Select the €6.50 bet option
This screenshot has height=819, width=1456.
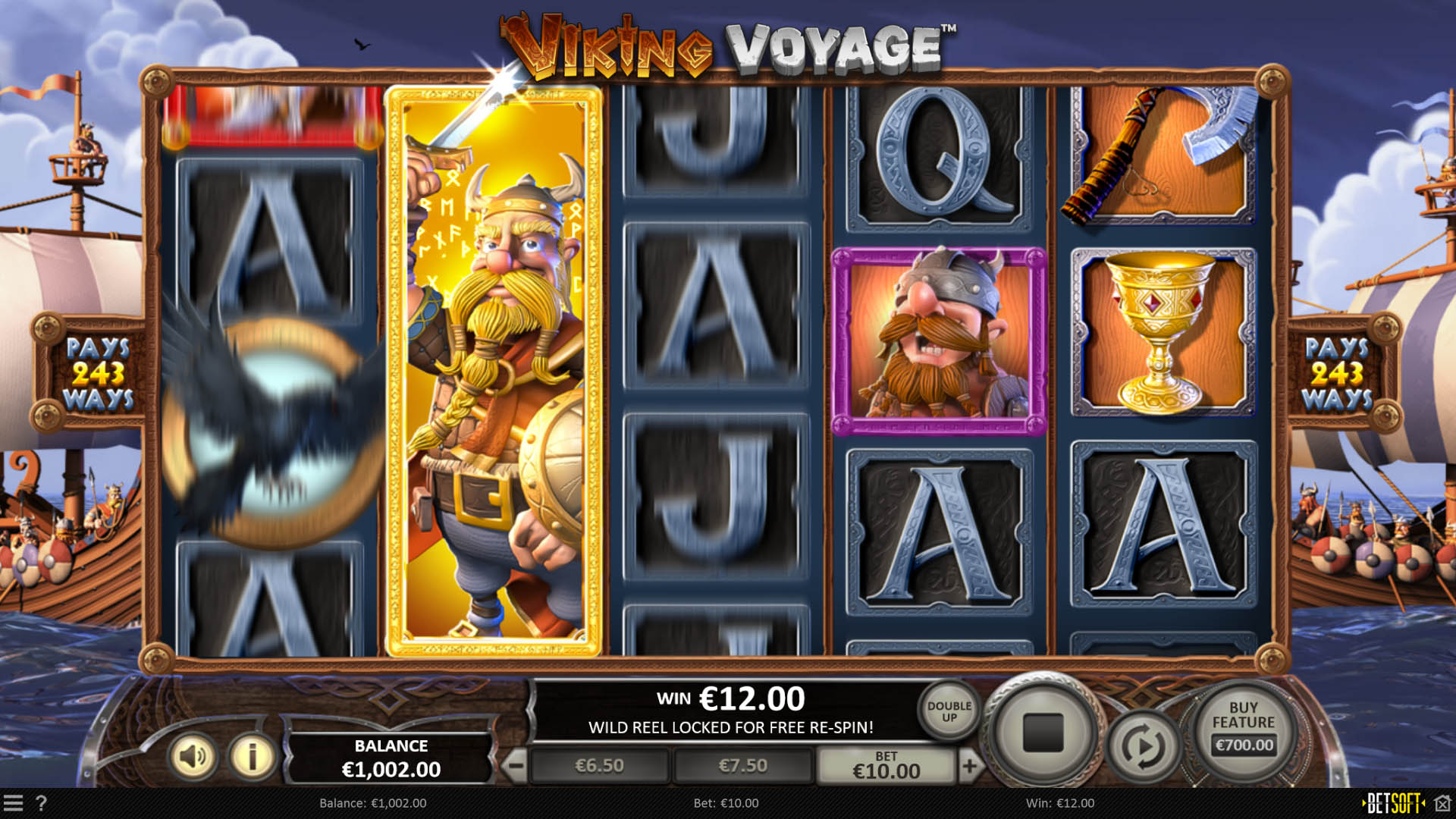click(x=598, y=765)
